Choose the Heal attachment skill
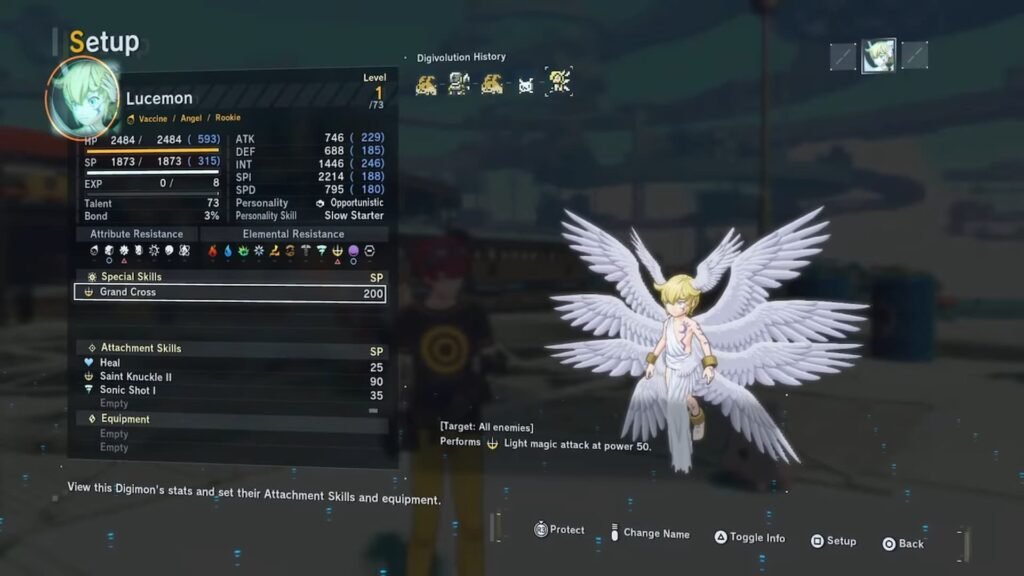The width and height of the screenshot is (1024, 576). click(x=110, y=363)
